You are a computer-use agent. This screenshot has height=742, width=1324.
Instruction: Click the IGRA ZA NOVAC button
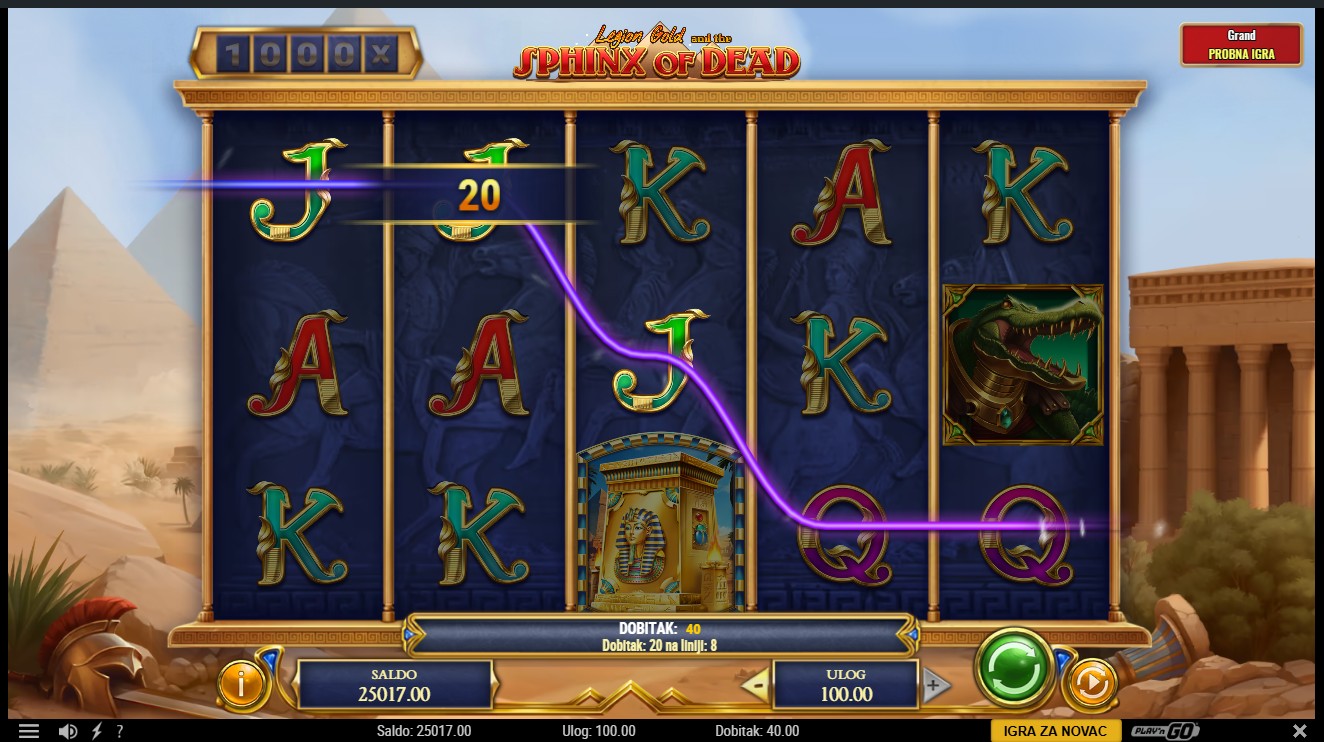click(1055, 731)
